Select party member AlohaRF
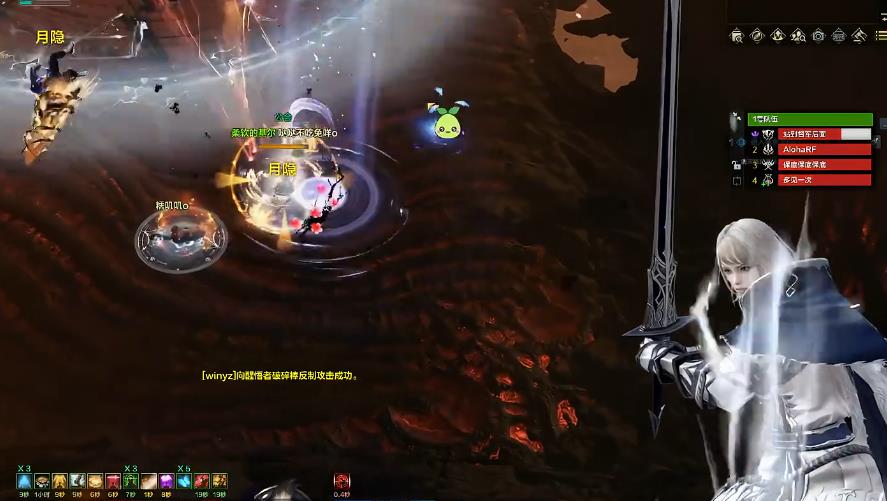Screen dimensions: 887x501 click(x=811, y=149)
